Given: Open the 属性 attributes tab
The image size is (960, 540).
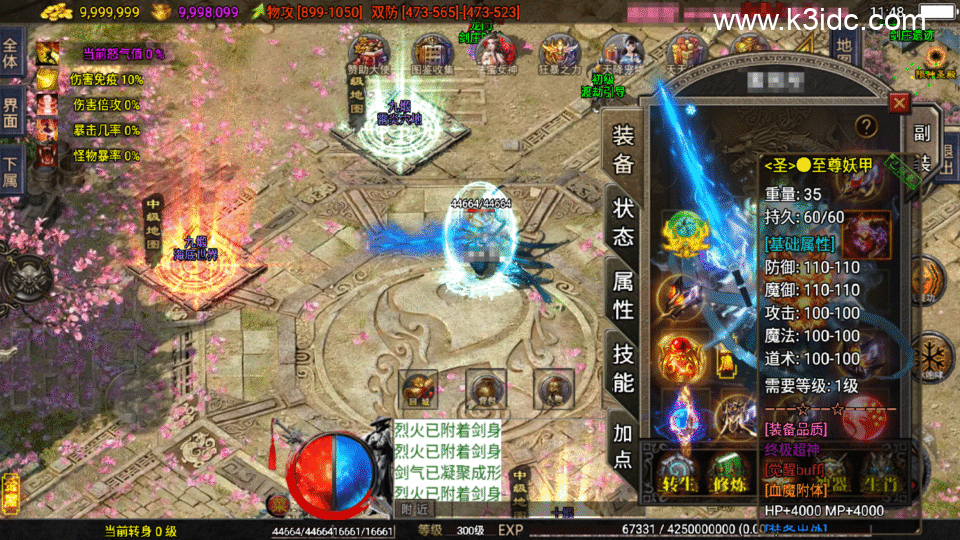Looking at the screenshot, I should click(623, 296).
